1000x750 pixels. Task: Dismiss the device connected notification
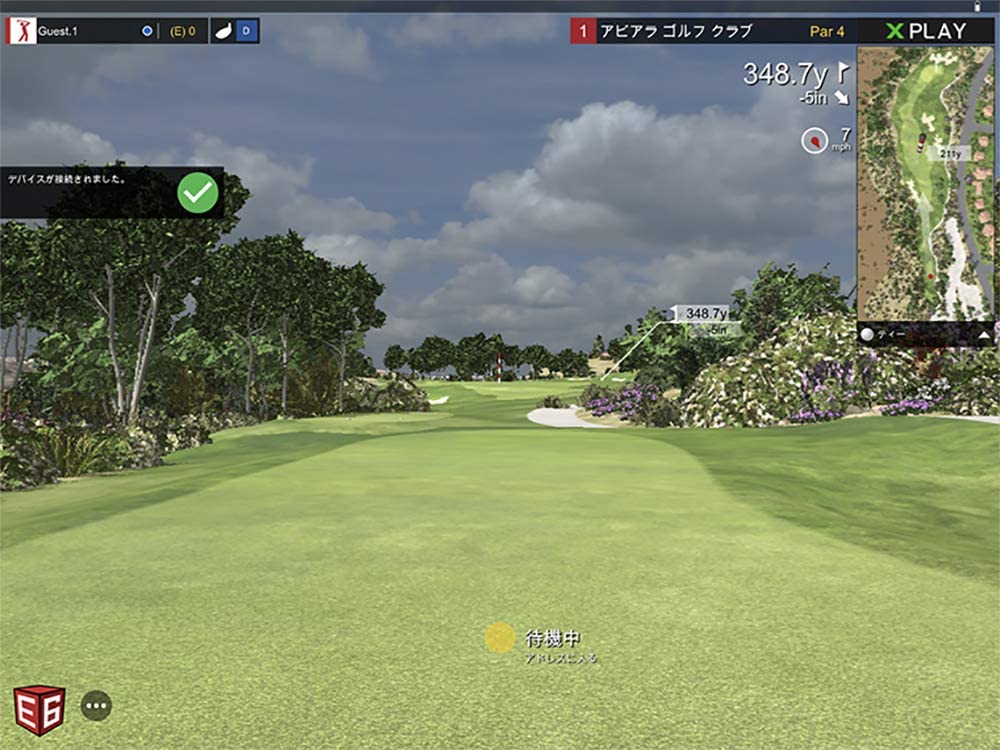[198, 193]
